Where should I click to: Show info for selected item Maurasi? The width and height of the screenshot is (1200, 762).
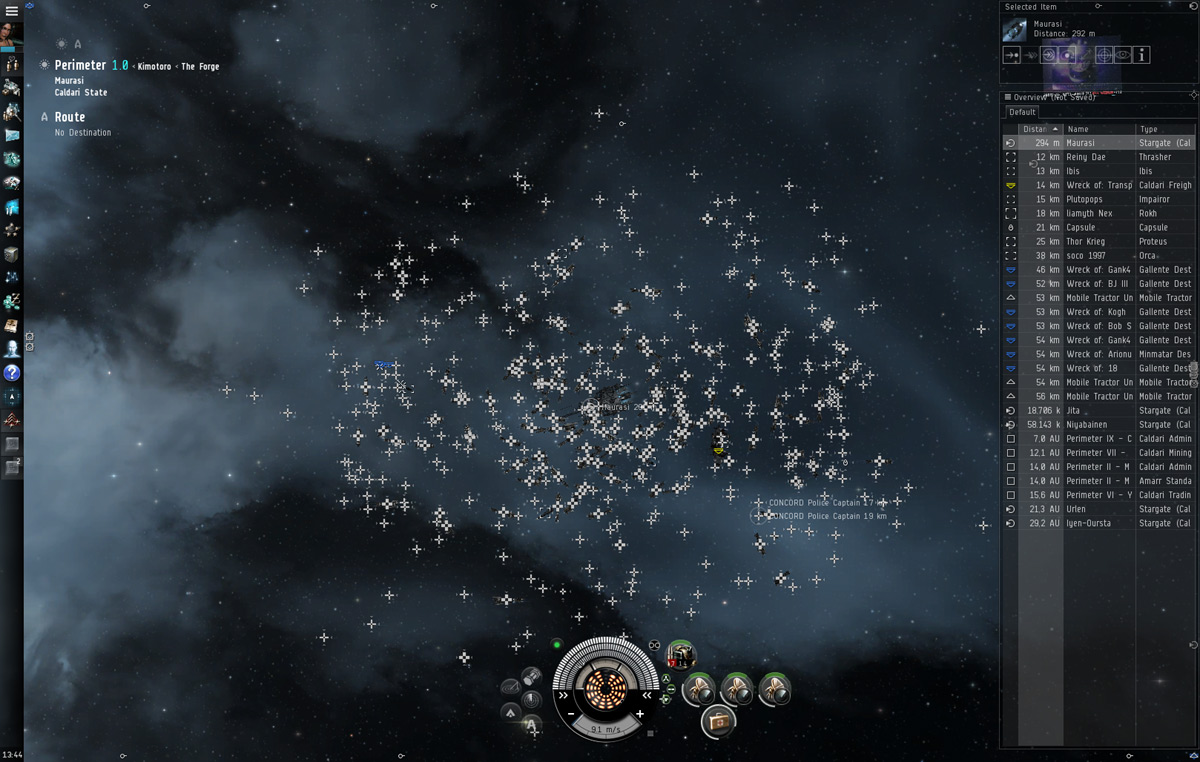click(1142, 55)
